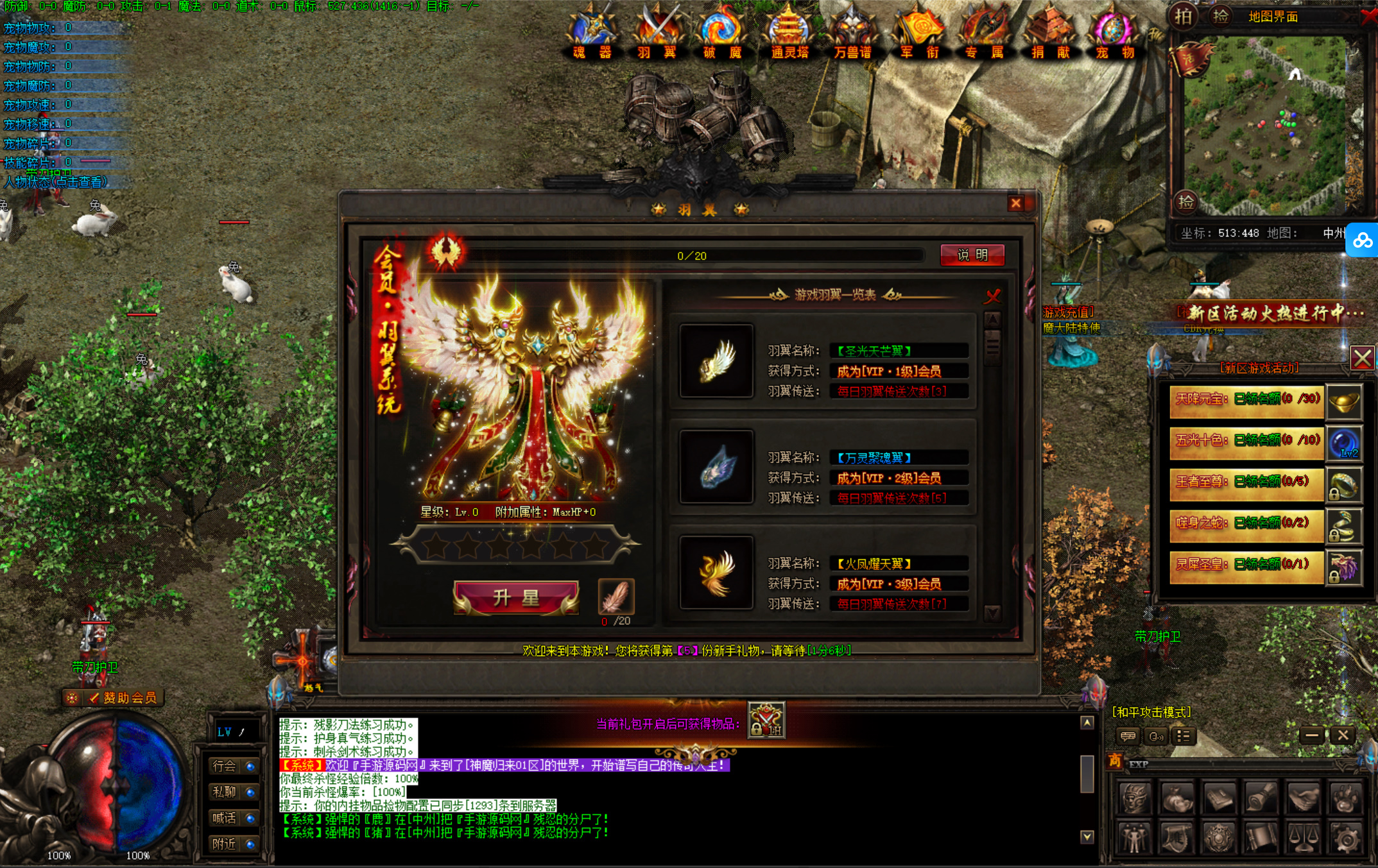Click the blue cloud overlay icon
Viewport: 1378px width, 868px height.
coord(1363,240)
